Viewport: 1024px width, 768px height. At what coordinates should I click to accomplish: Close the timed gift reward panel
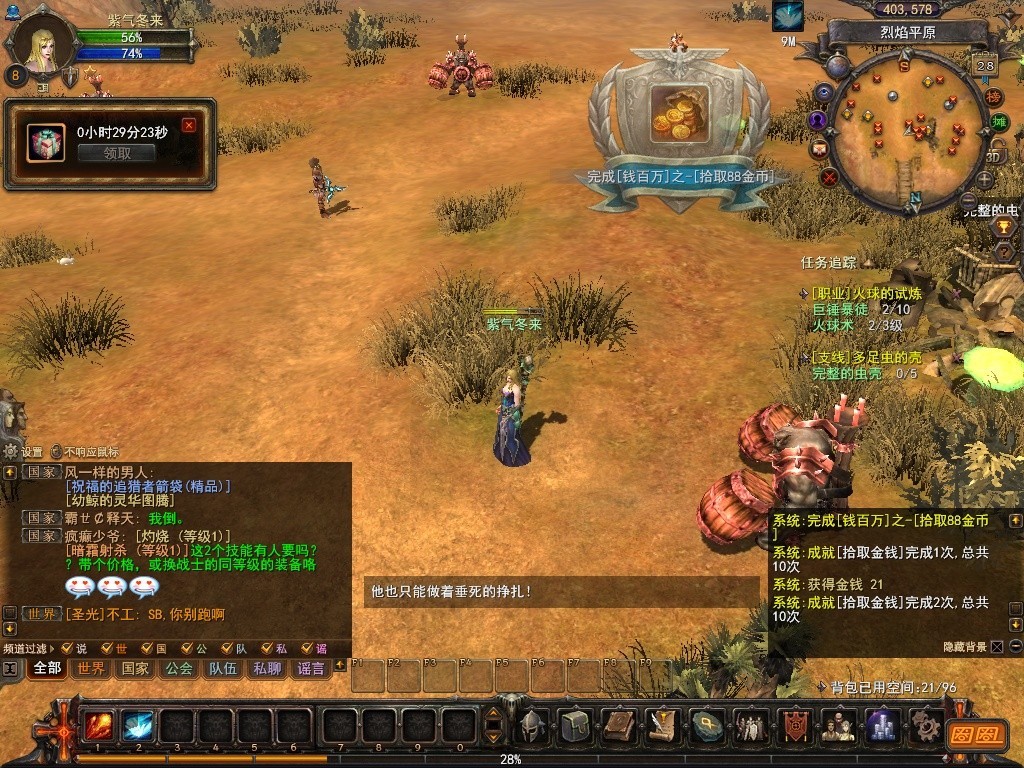pyautogui.click(x=189, y=125)
